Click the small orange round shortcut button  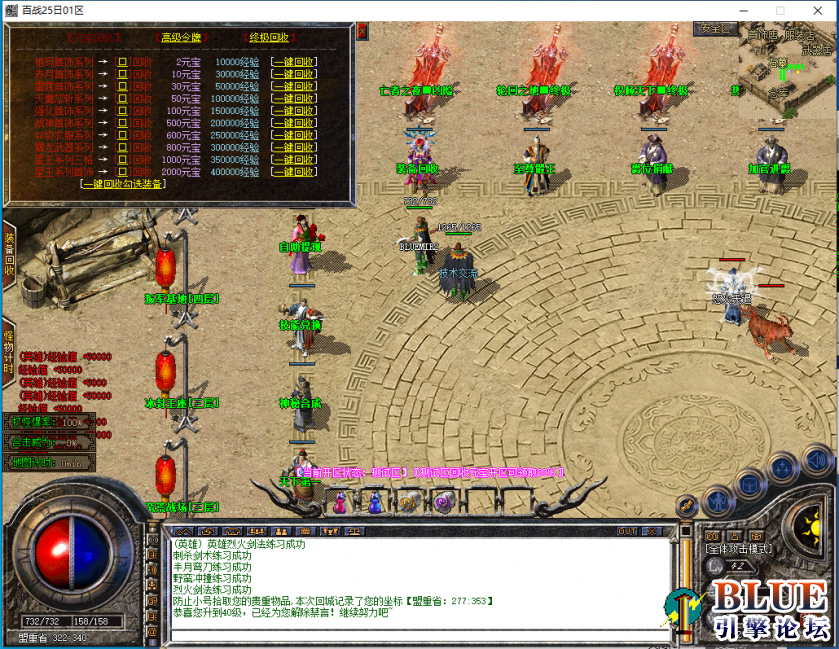click(x=686, y=506)
